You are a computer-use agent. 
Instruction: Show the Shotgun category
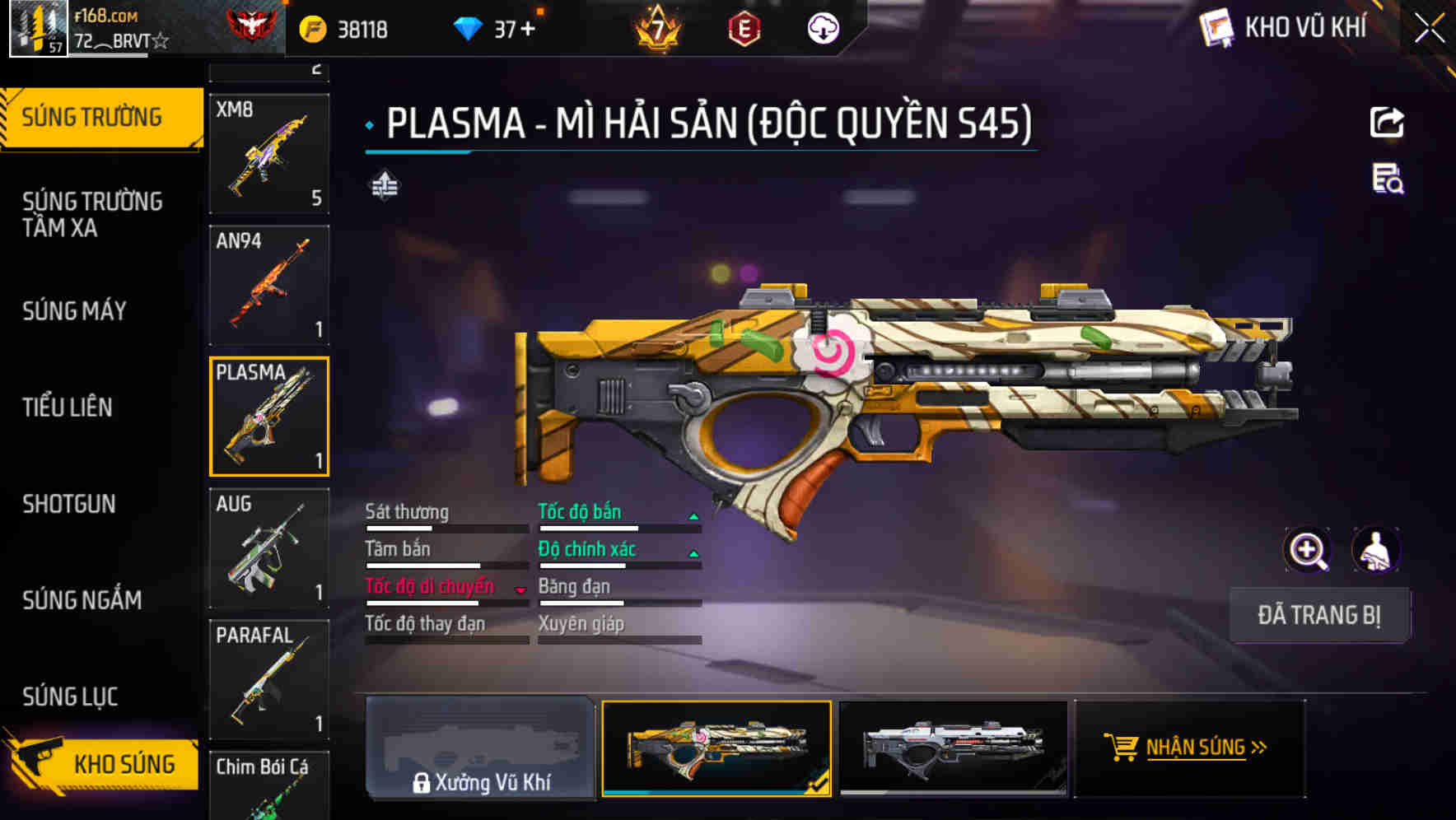point(69,504)
